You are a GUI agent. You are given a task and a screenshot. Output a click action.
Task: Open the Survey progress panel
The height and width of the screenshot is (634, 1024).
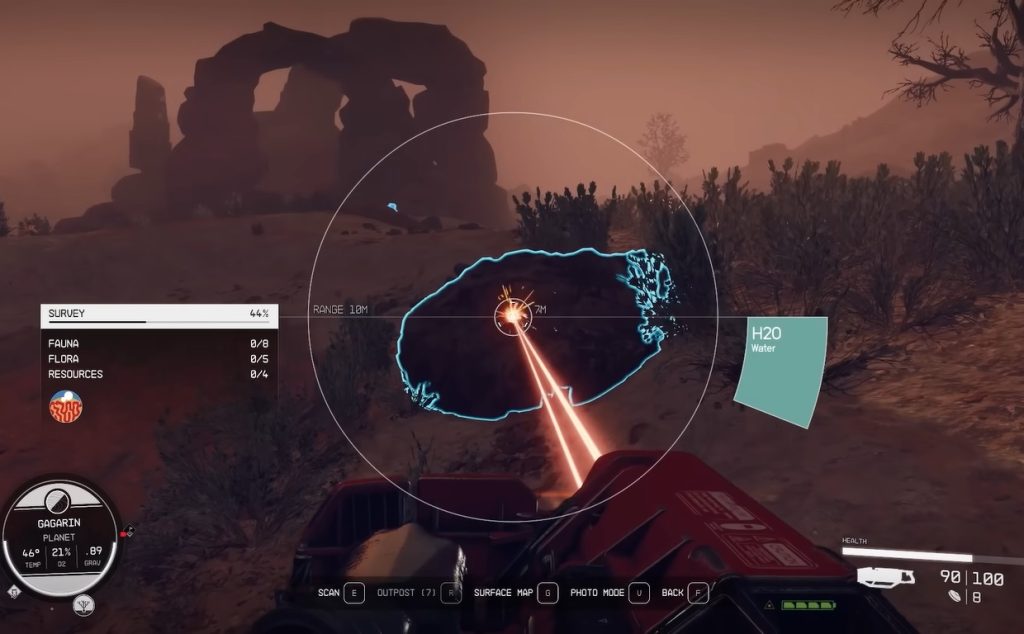158,314
